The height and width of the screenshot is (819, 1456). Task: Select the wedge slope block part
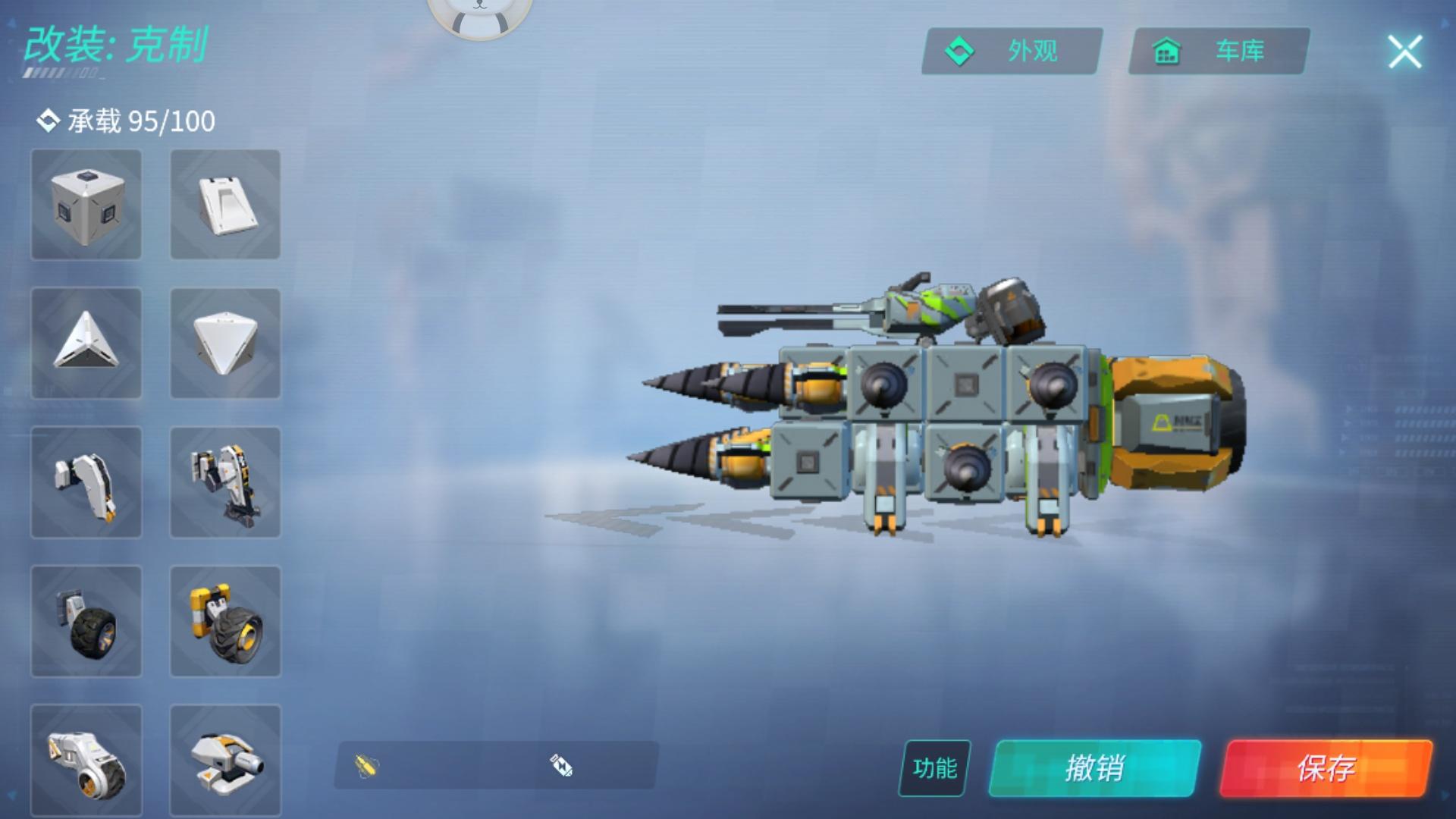click(224, 206)
